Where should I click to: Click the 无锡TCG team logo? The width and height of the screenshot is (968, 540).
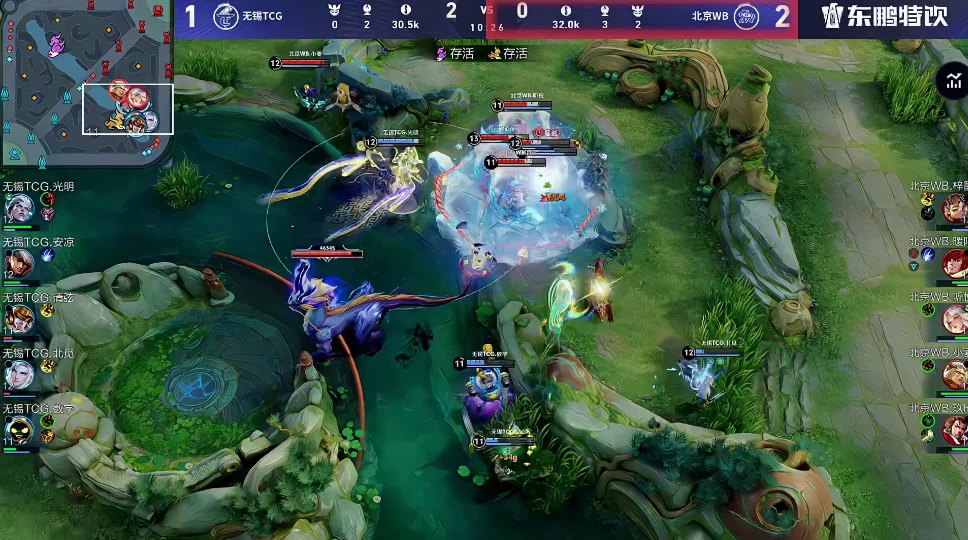(226, 16)
